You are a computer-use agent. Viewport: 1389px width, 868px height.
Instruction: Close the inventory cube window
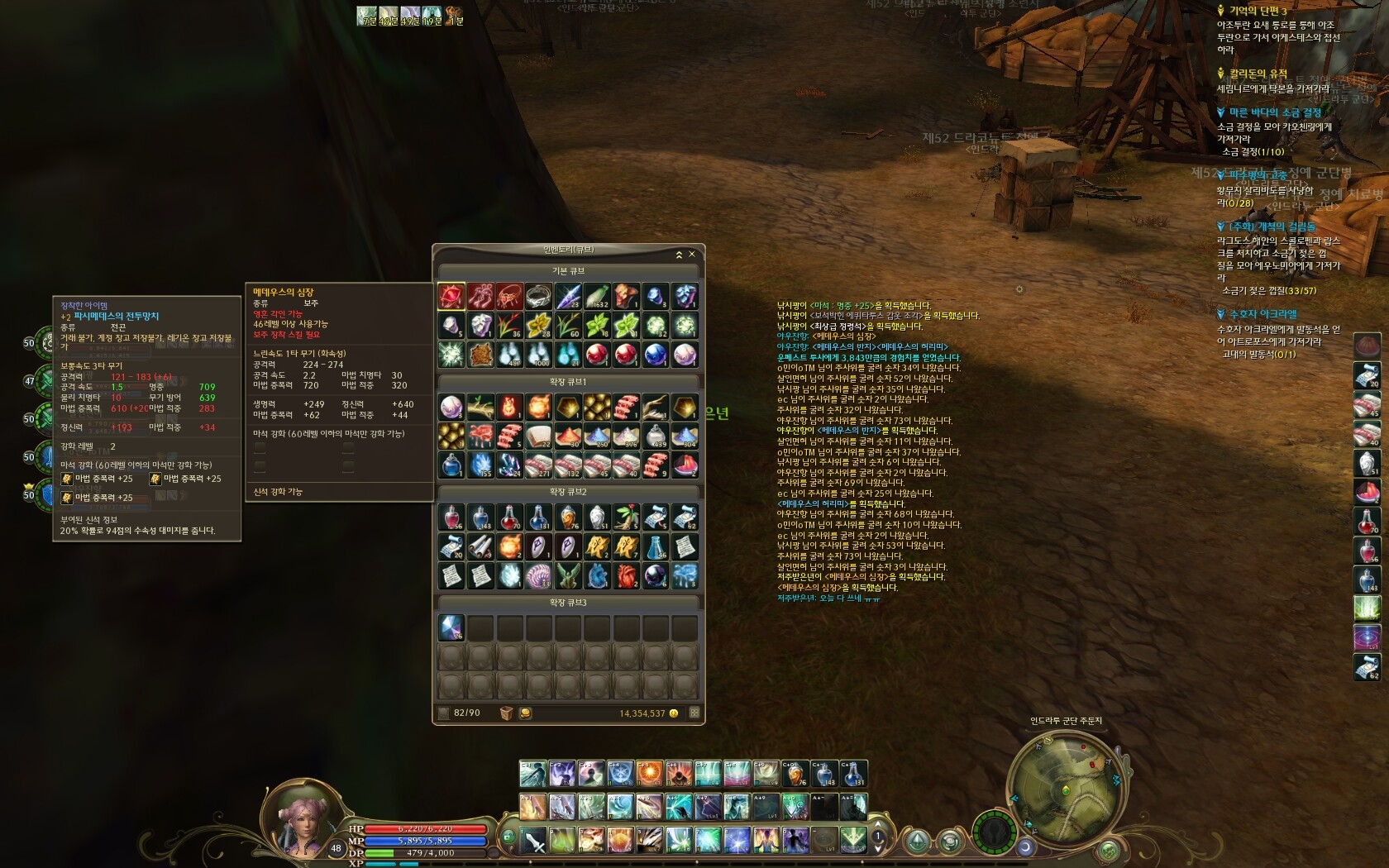click(x=692, y=255)
